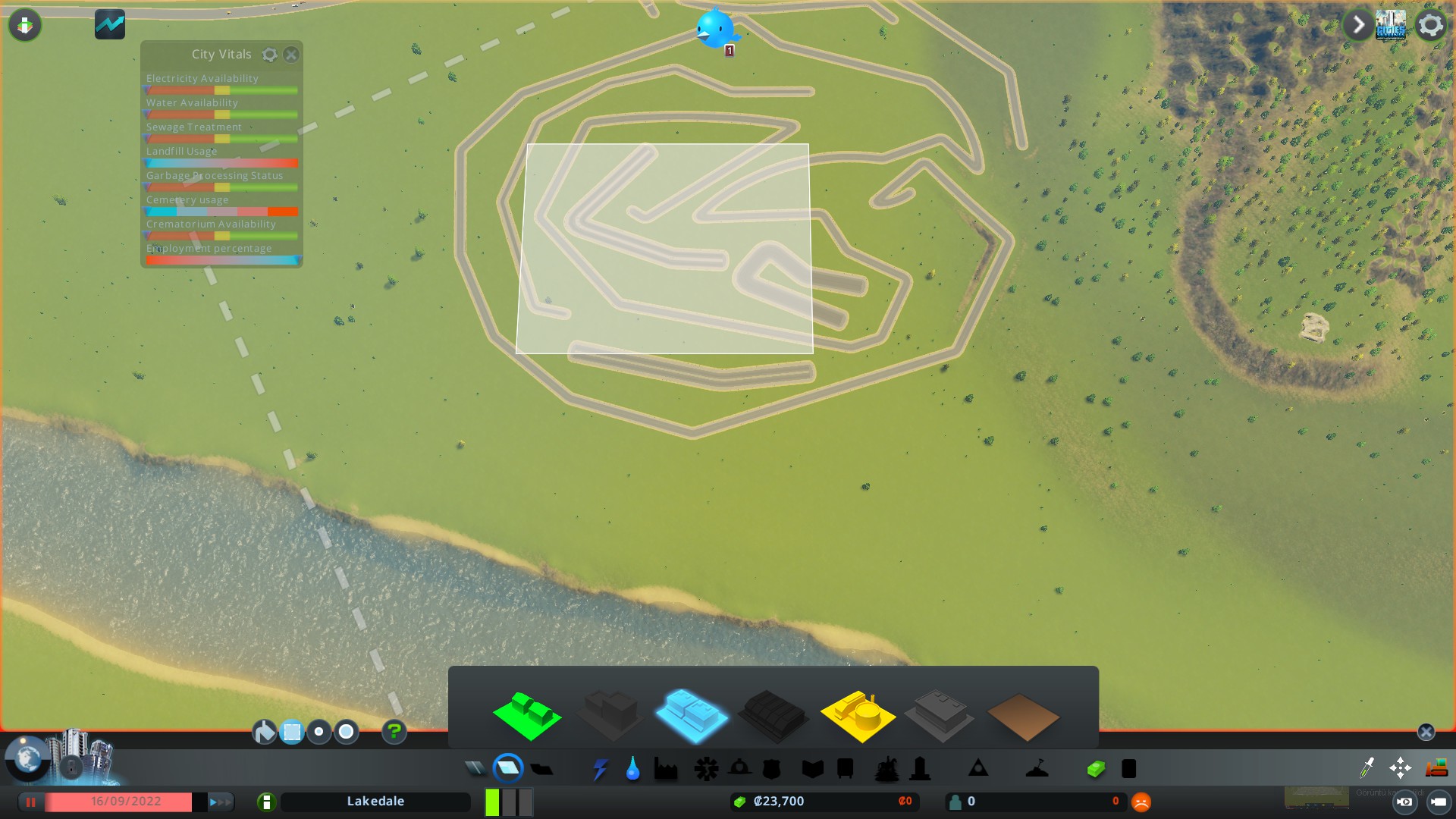
Task: Select the paint bucket fill zoning tool
Action: click(x=265, y=732)
